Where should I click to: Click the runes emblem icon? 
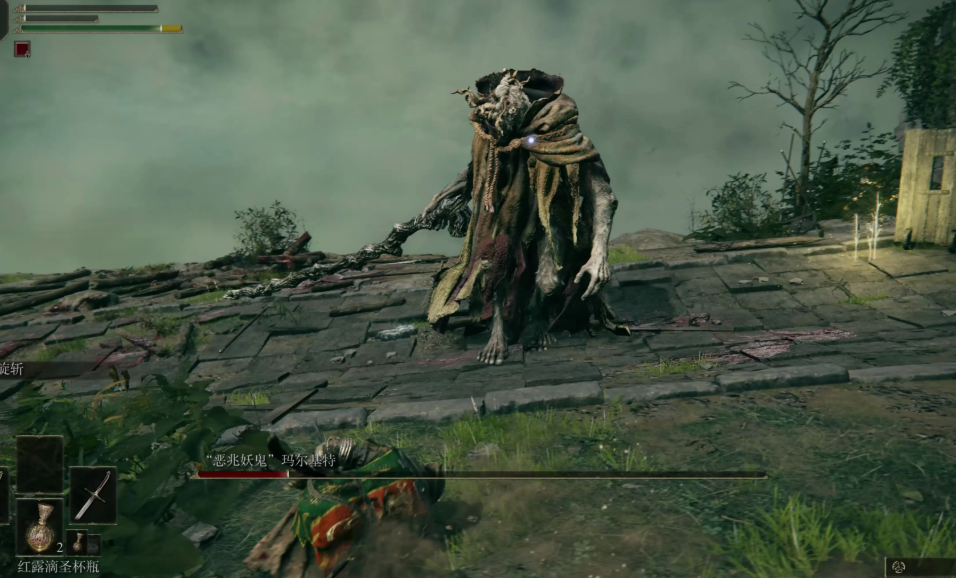898,567
